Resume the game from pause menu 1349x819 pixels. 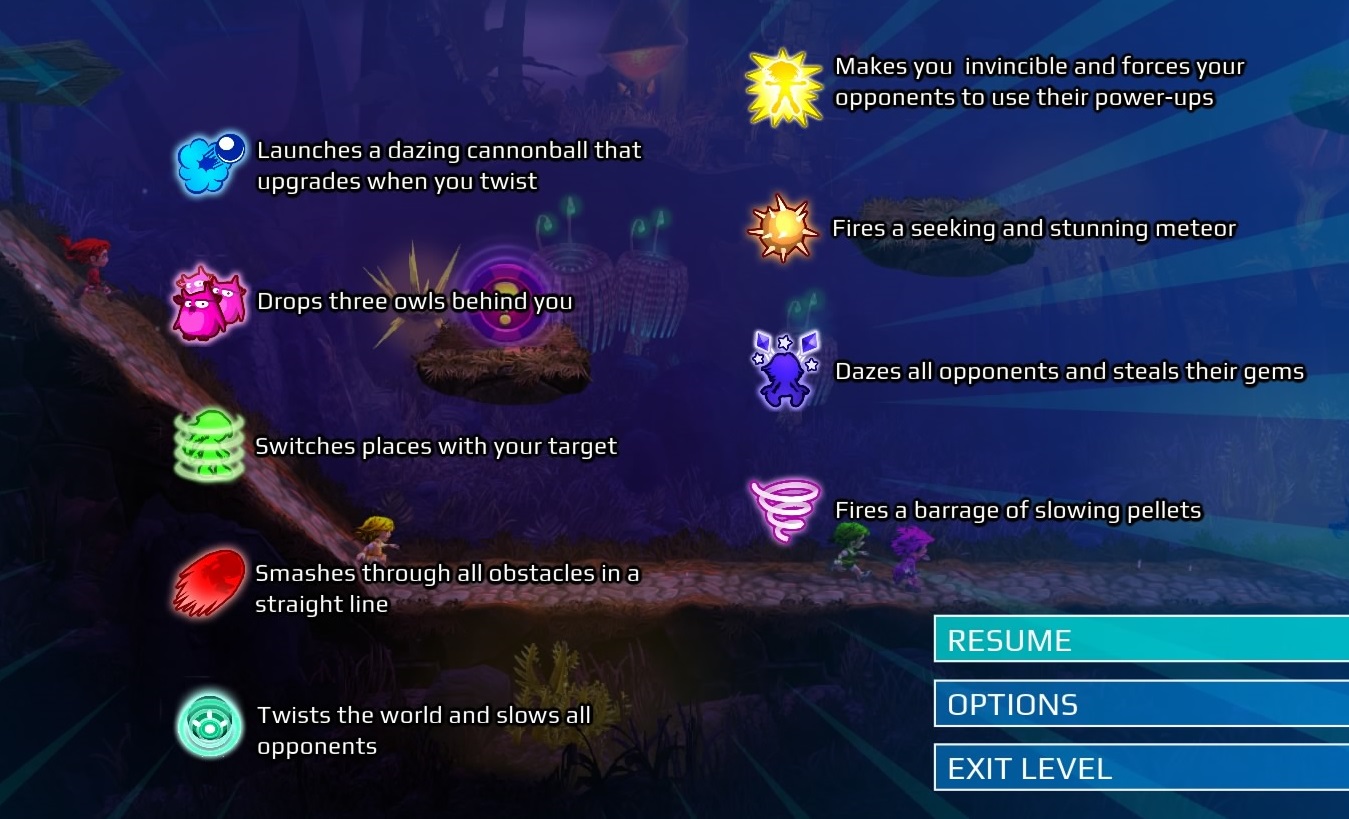click(x=1140, y=640)
